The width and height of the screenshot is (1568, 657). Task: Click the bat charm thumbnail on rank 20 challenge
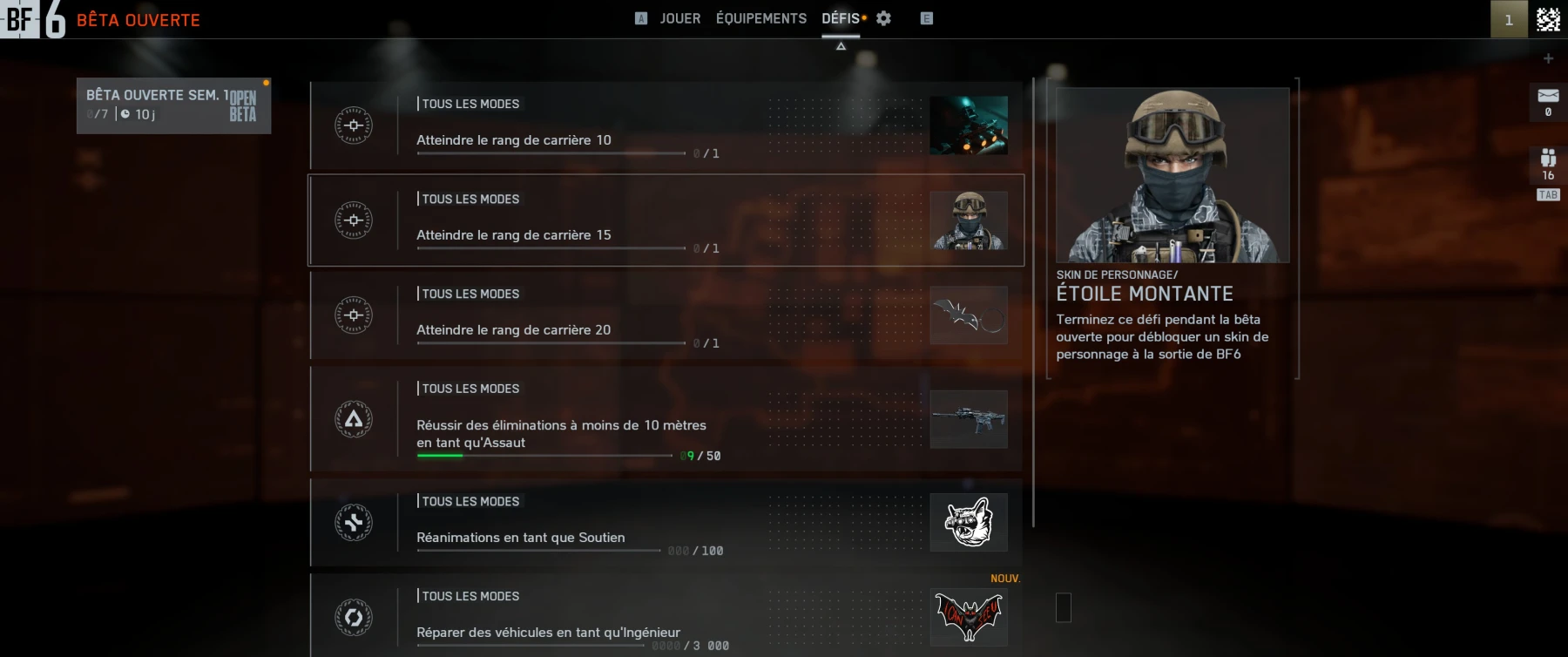(x=969, y=315)
